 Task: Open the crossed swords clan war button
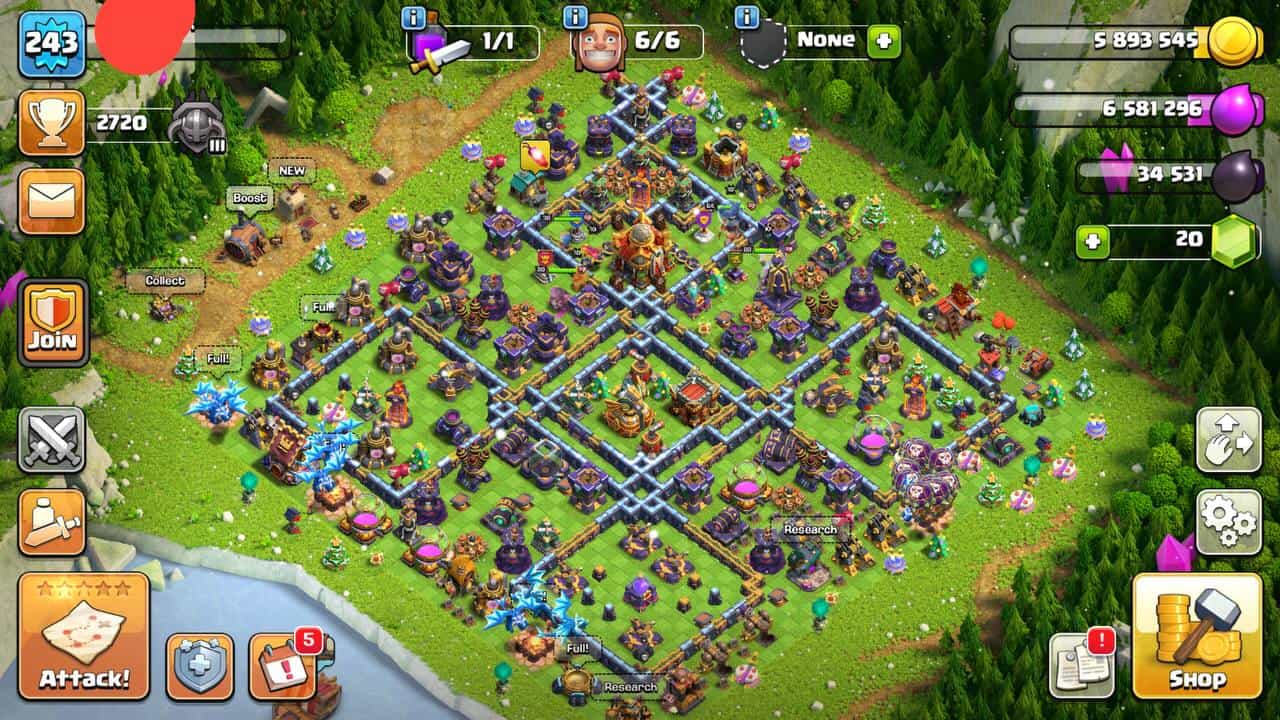(x=51, y=440)
